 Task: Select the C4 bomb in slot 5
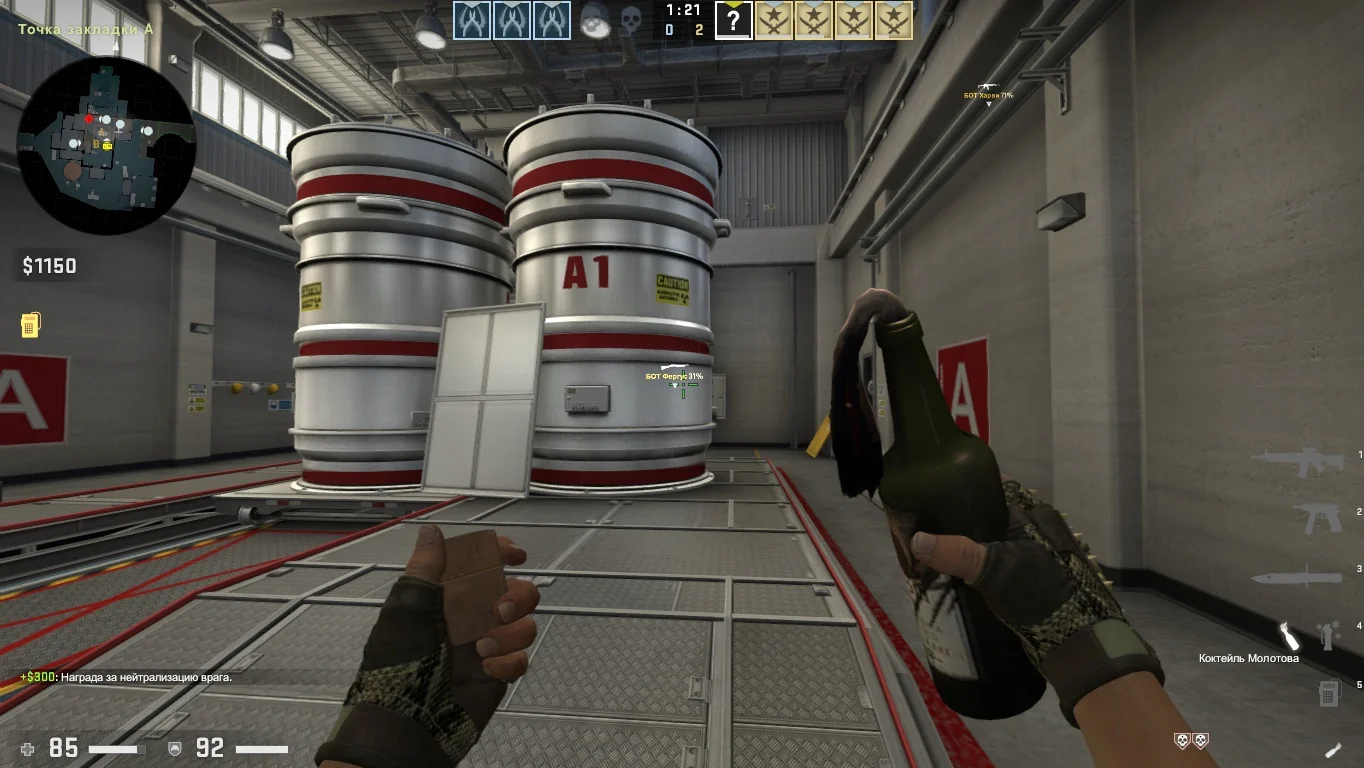tap(1328, 691)
